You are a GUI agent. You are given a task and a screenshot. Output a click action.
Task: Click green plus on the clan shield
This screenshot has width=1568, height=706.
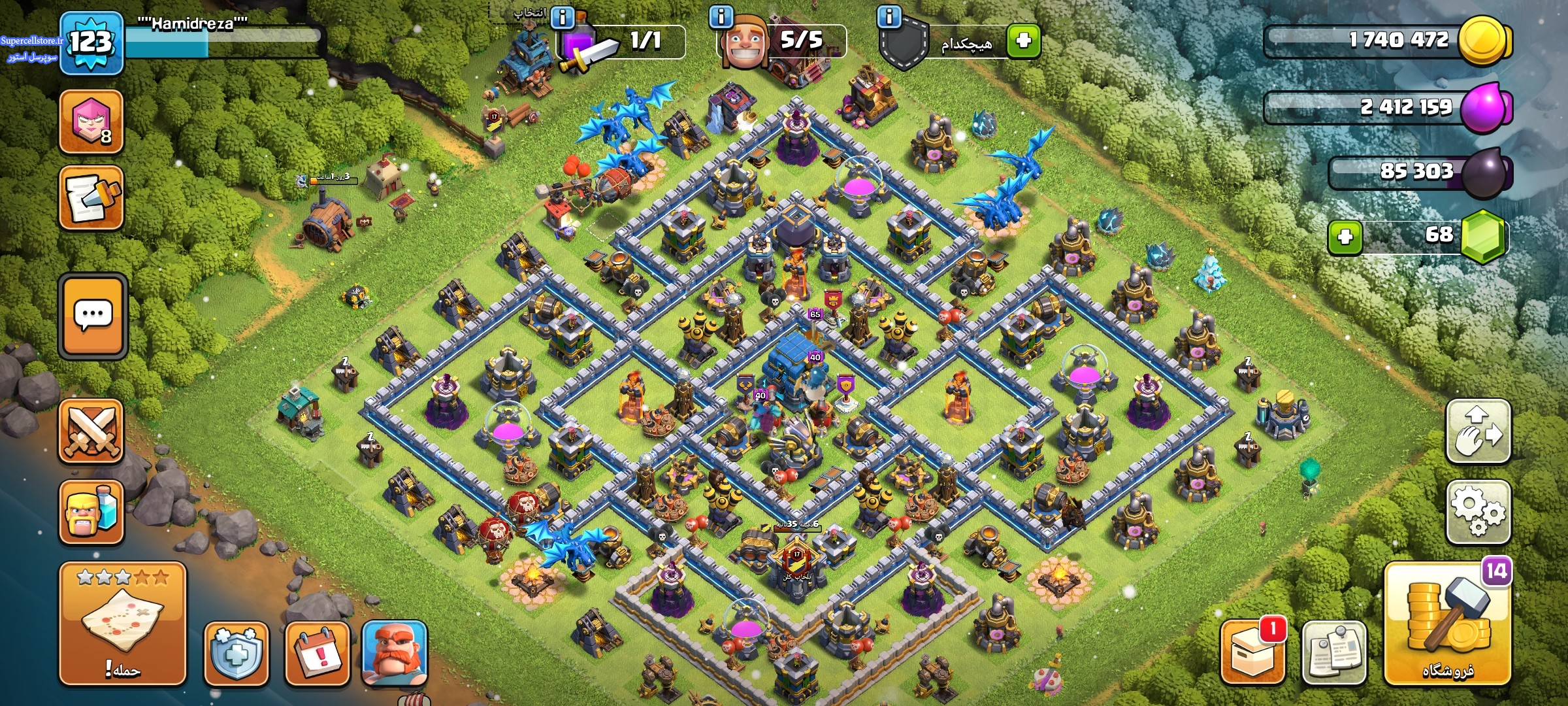[1023, 41]
